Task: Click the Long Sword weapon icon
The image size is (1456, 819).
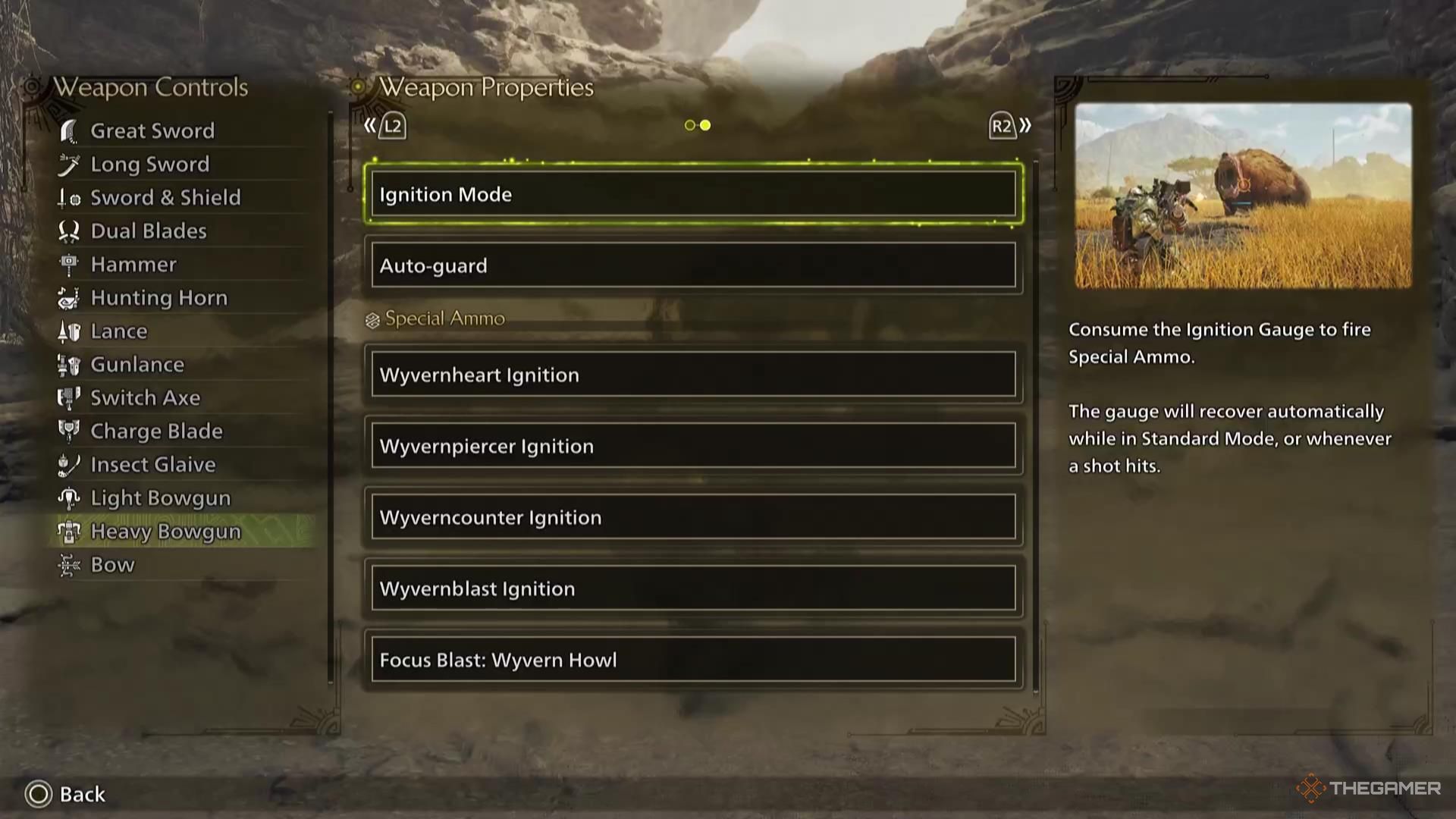Action: coord(70,164)
